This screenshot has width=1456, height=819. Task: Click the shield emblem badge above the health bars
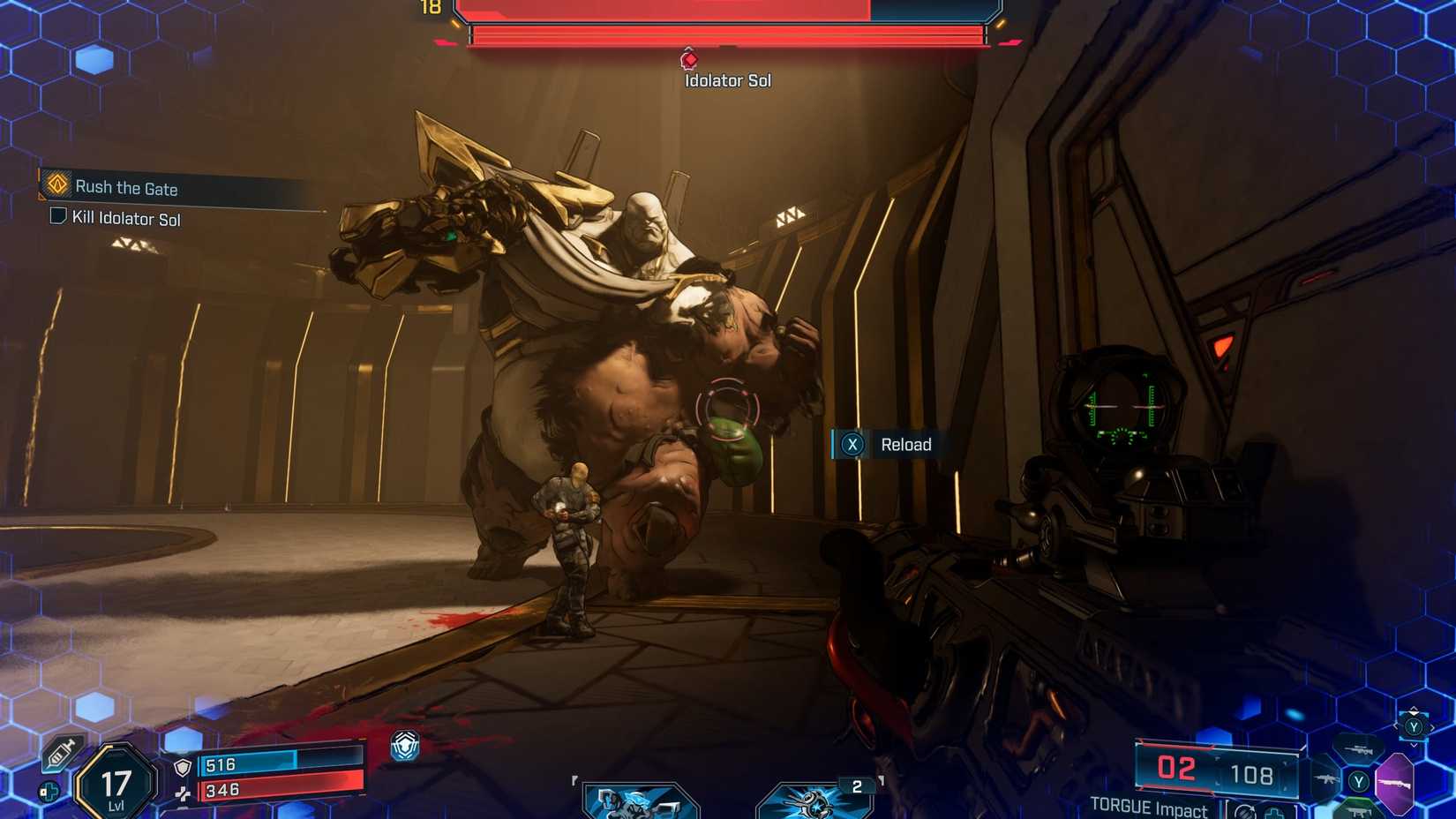[x=403, y=747]
